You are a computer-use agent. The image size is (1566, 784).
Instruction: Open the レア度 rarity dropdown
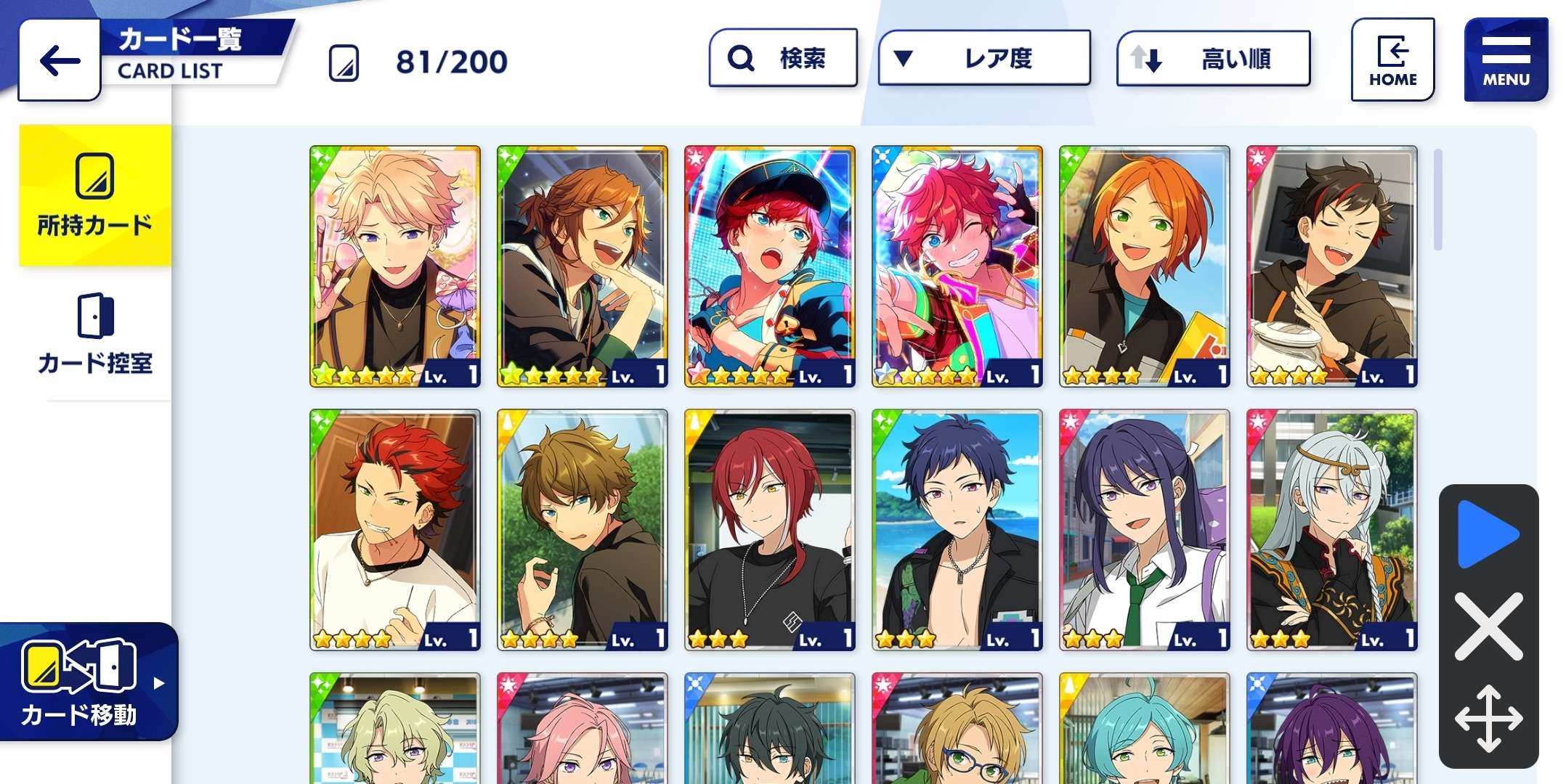pos(984,60)
